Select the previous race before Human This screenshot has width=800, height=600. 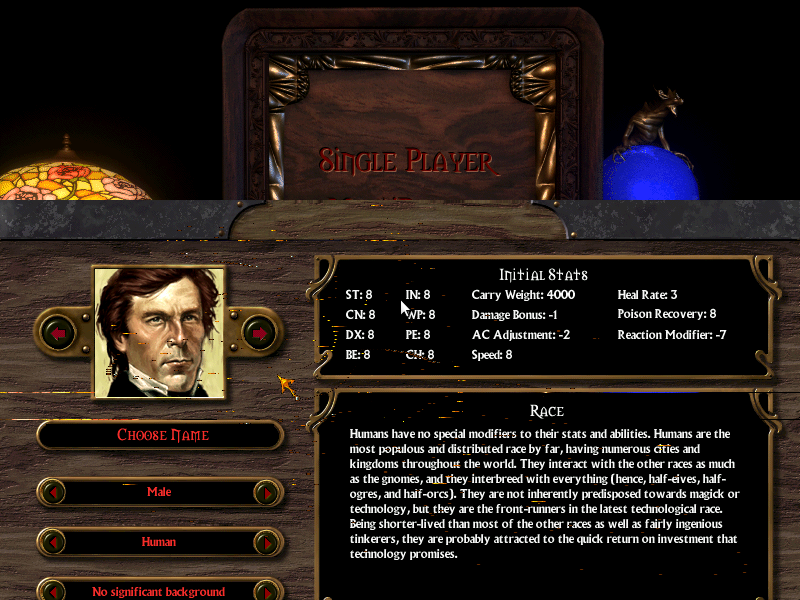click(x=52, y=542)
